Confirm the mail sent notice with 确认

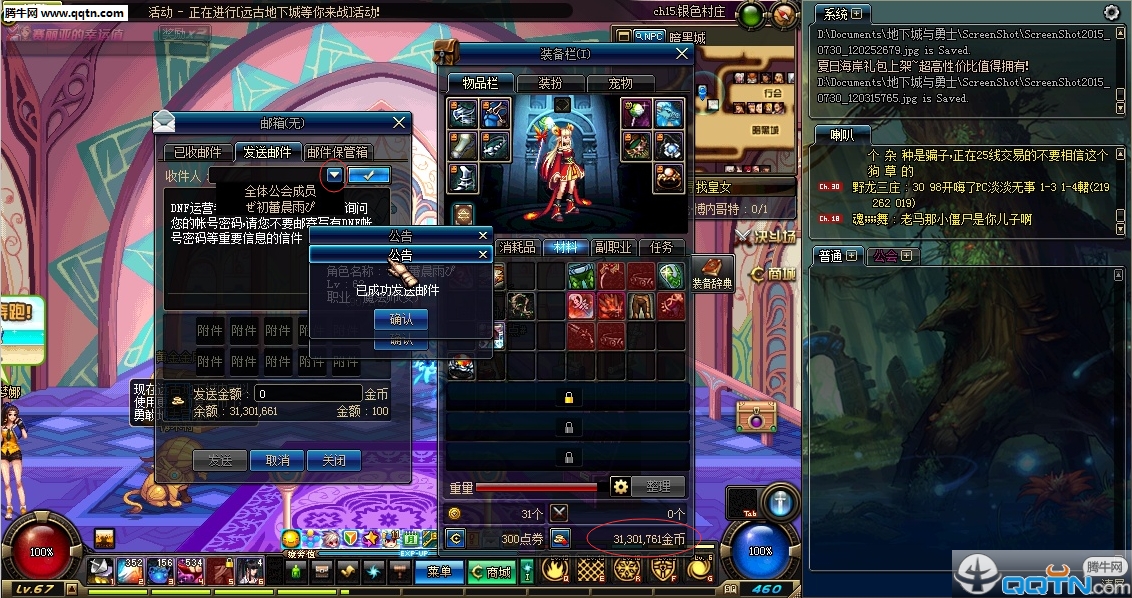click(x=400, y=319)
